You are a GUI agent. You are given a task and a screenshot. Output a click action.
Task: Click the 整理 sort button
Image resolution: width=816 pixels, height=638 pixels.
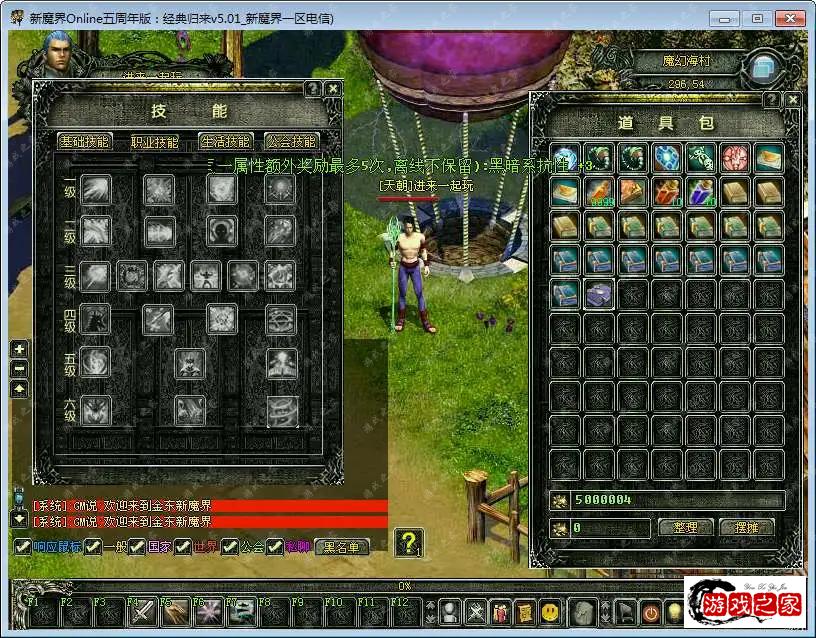point(685,527)
